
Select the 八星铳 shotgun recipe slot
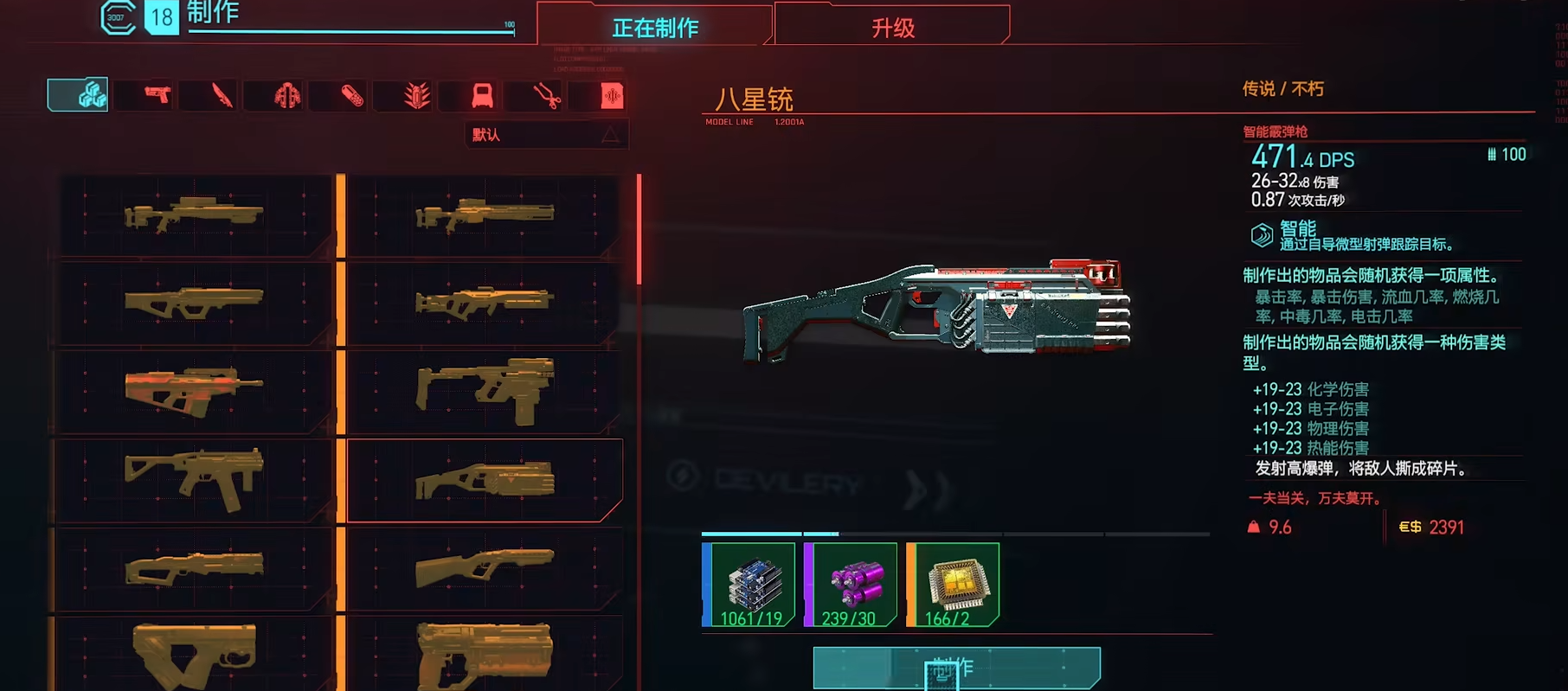click(x=485, y=481)
